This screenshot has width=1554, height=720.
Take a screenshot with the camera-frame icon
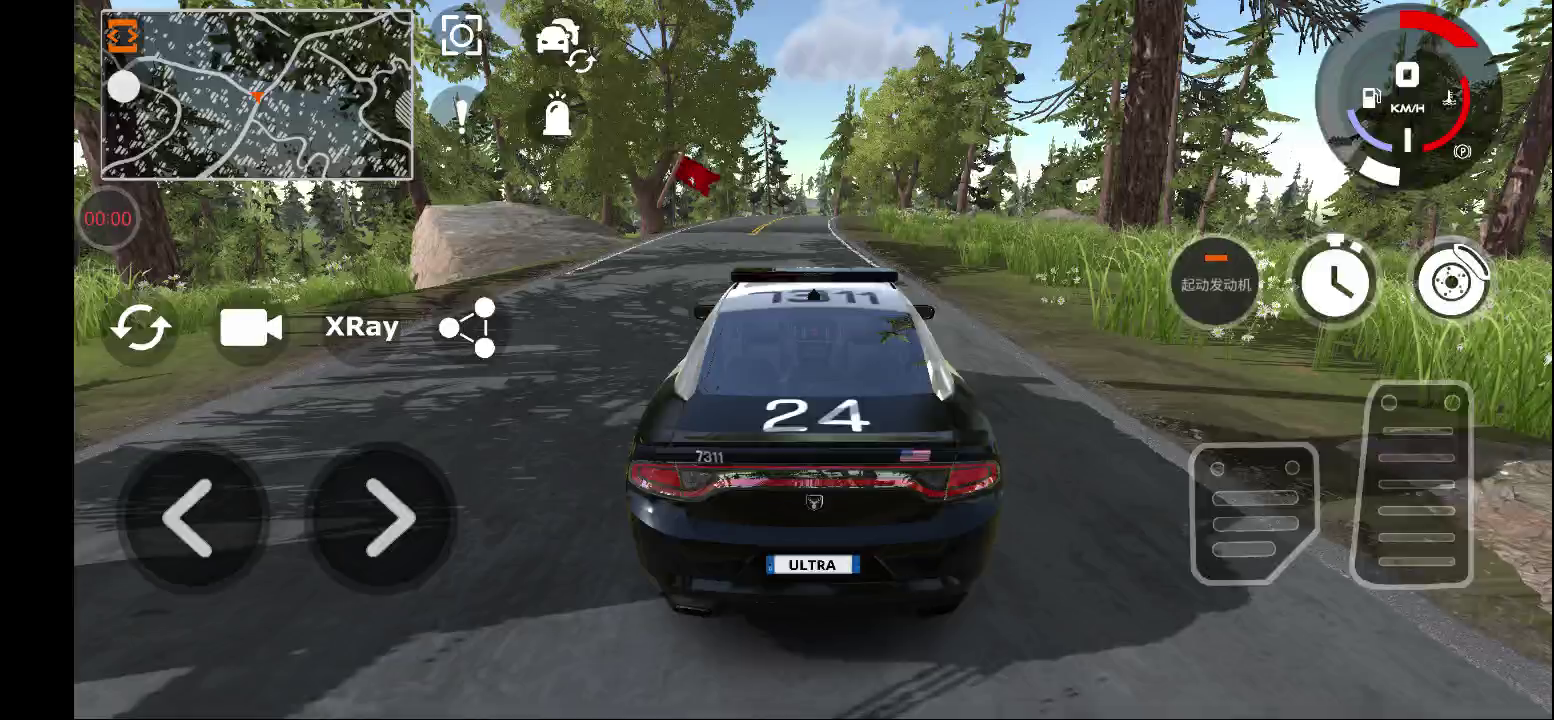coord(461,37)
